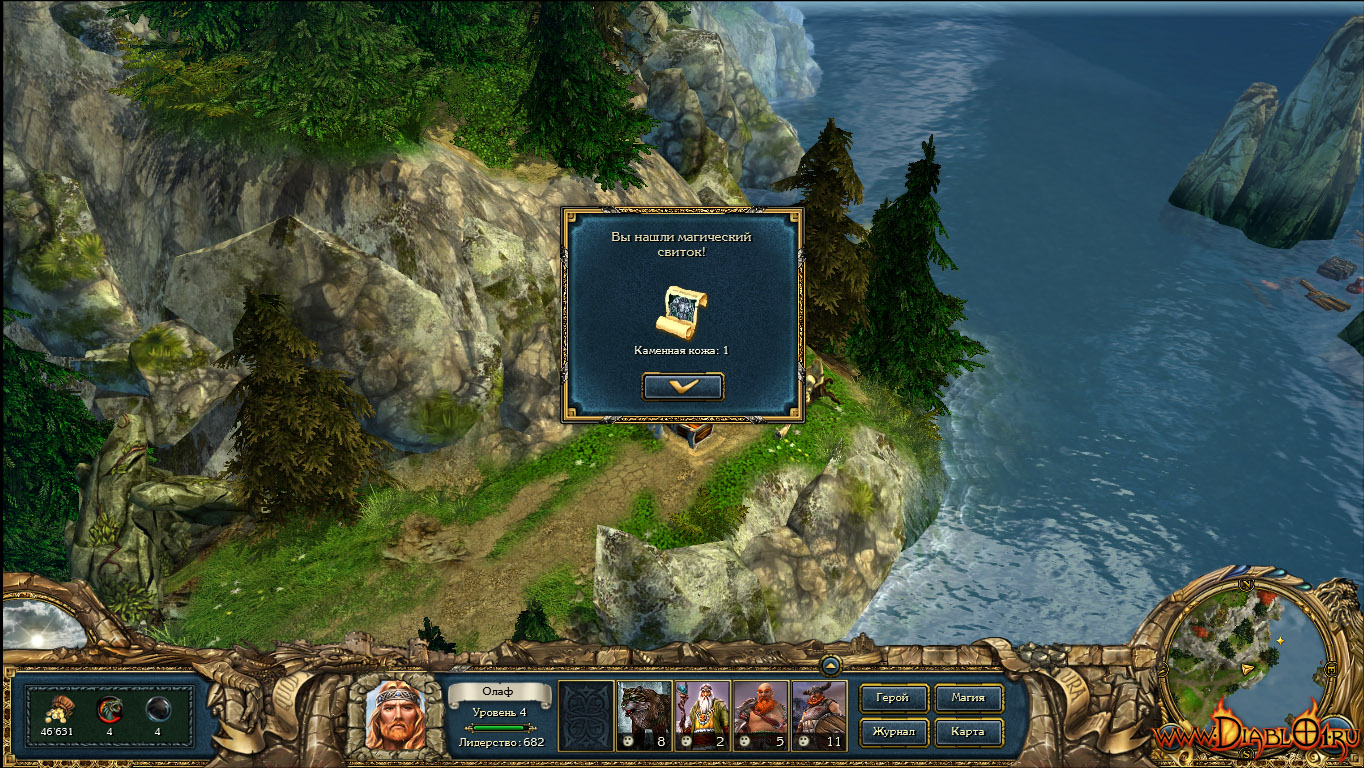Select the bear troop slot with 8 units
Image resolution: width=1364 pixels, height=768 pixels.
[644, 715]
